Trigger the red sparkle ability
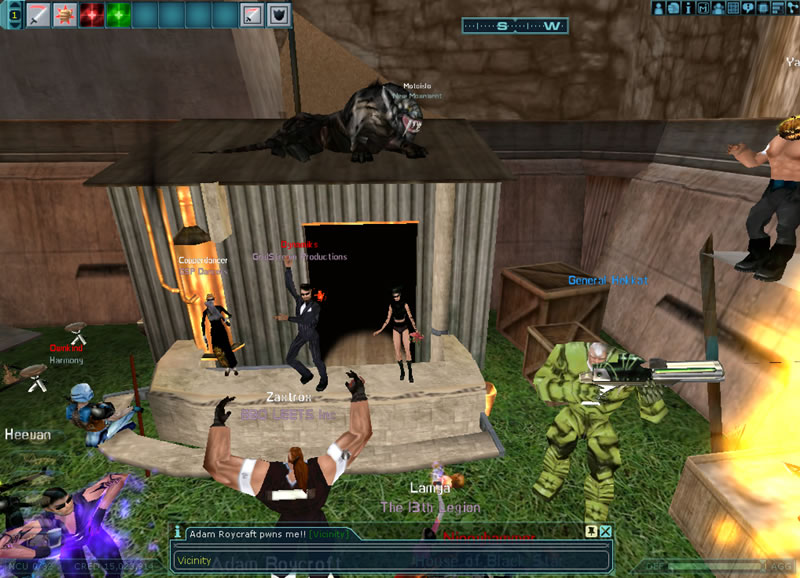 pos(92,15)
